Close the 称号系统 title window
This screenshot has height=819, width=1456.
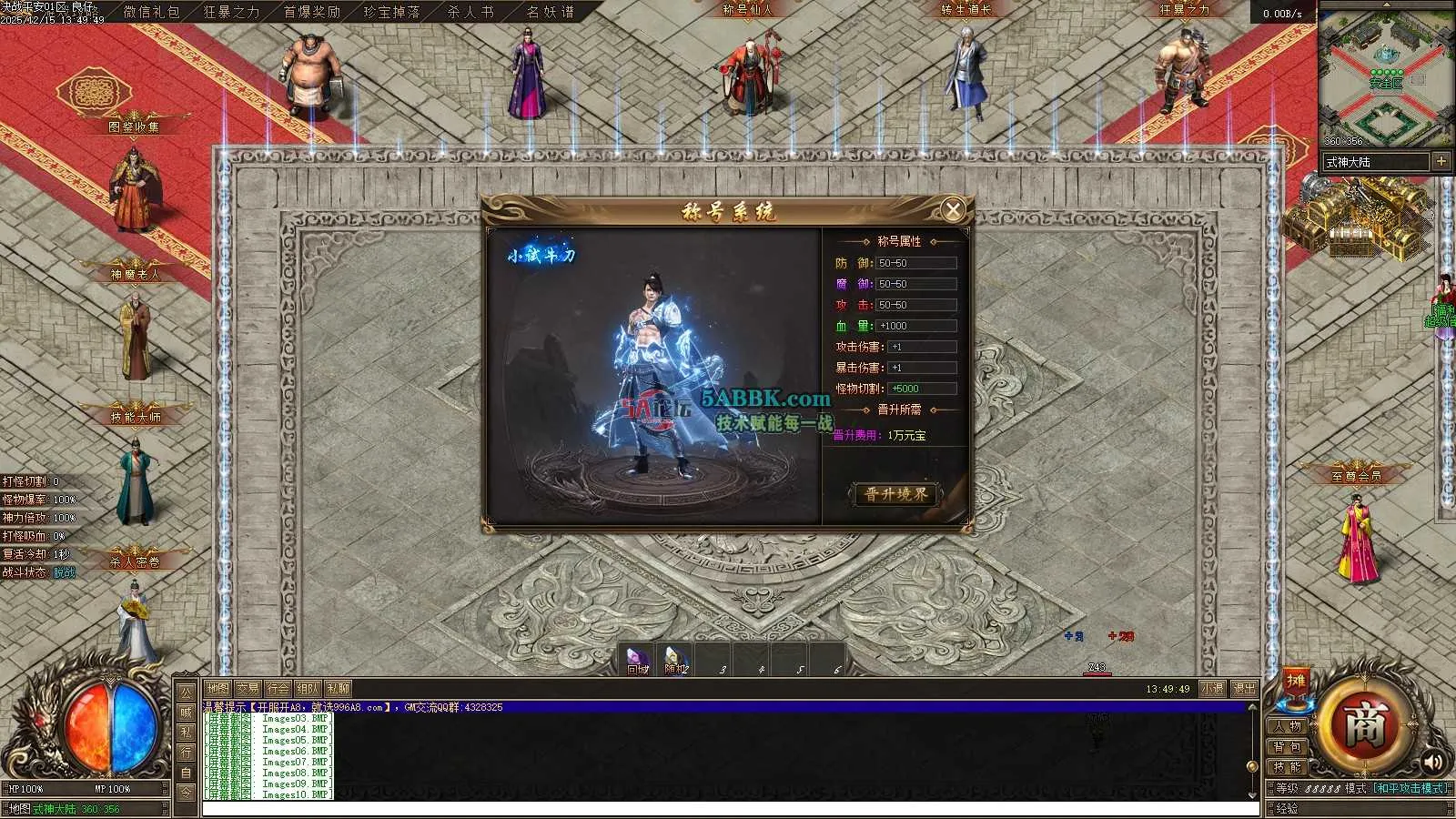point(953,210)
